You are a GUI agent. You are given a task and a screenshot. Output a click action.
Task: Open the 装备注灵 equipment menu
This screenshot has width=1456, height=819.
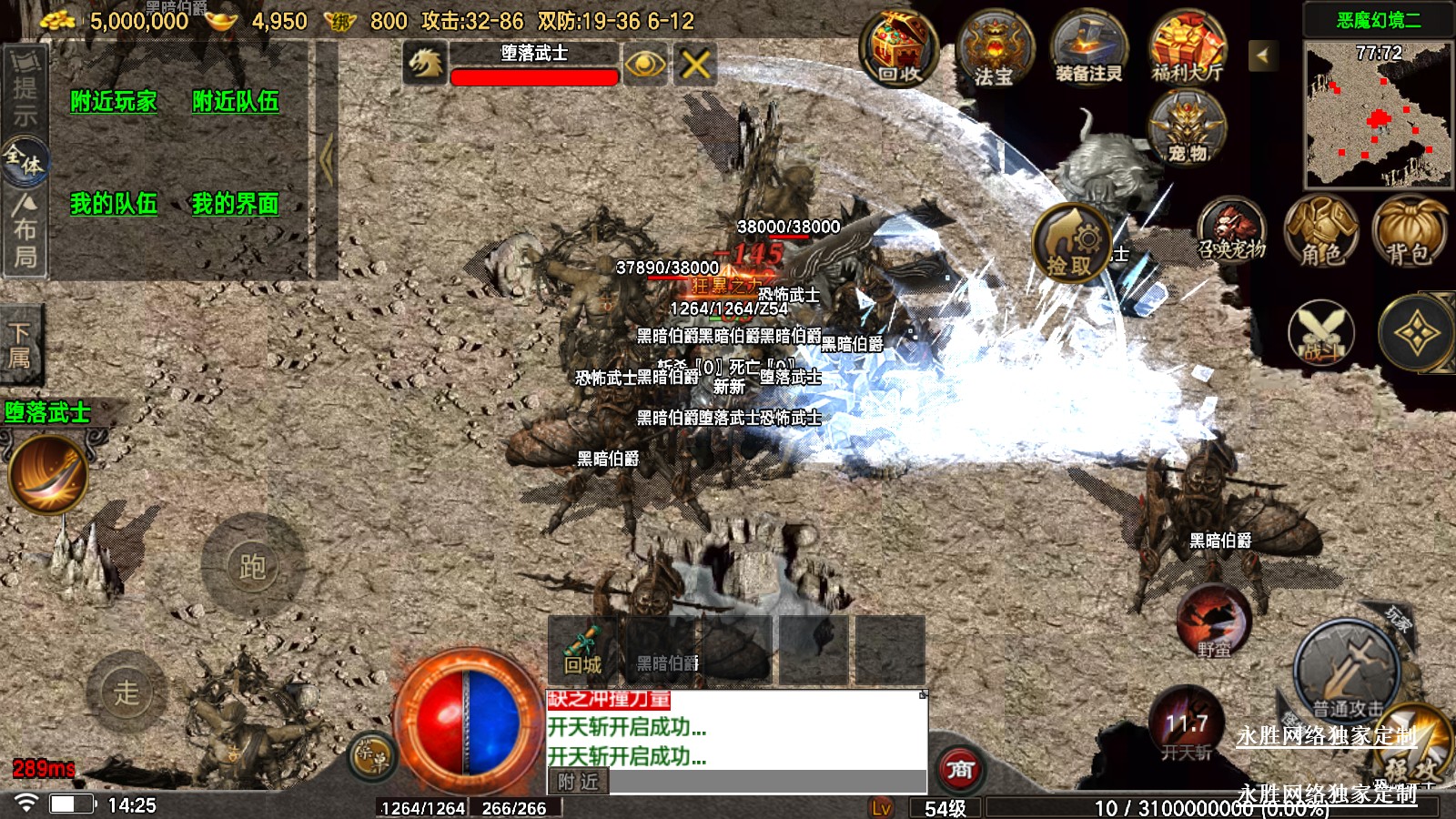[x=1088, y=51]
